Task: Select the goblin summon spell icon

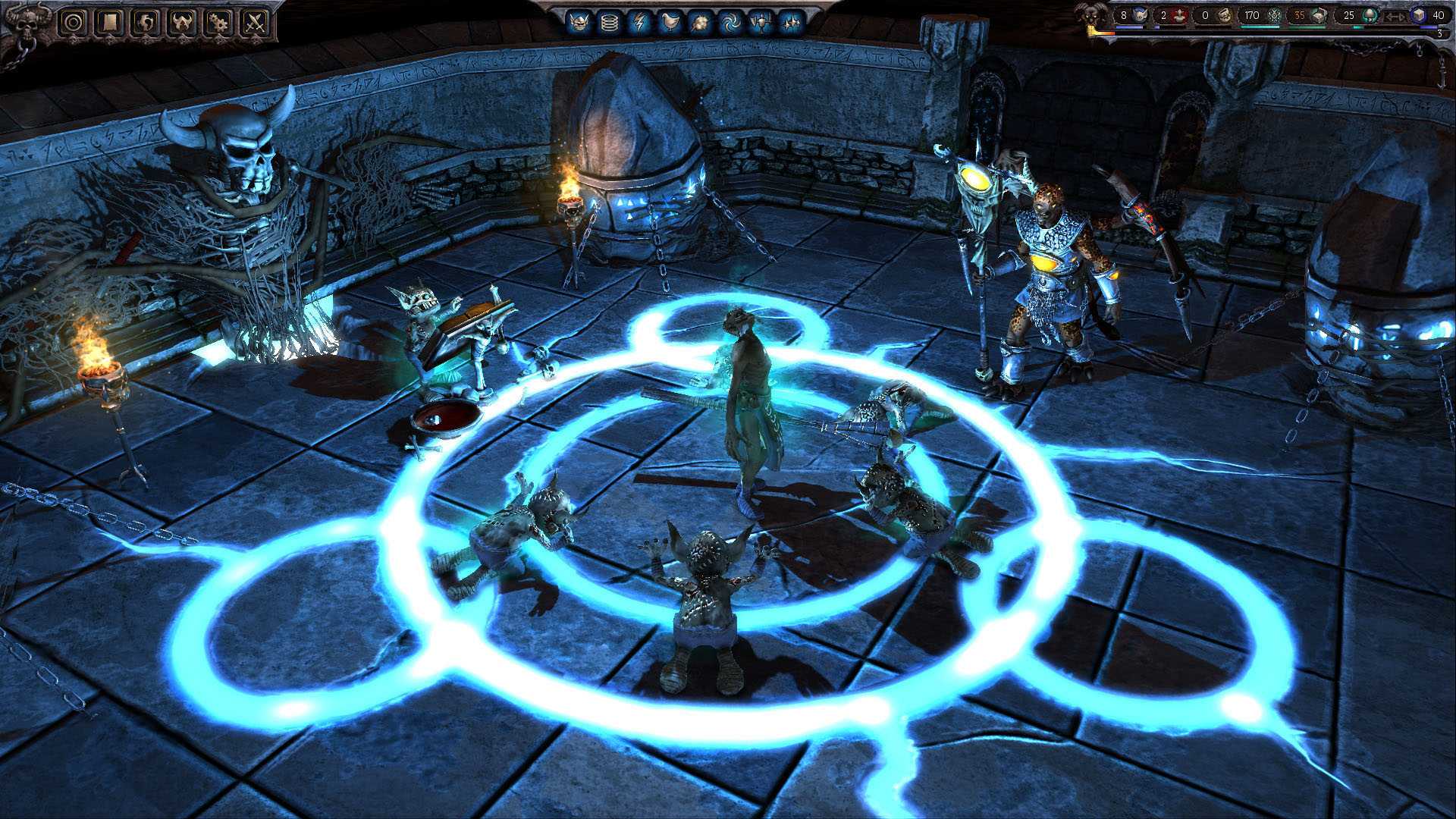Action: [x=581, y=21]
